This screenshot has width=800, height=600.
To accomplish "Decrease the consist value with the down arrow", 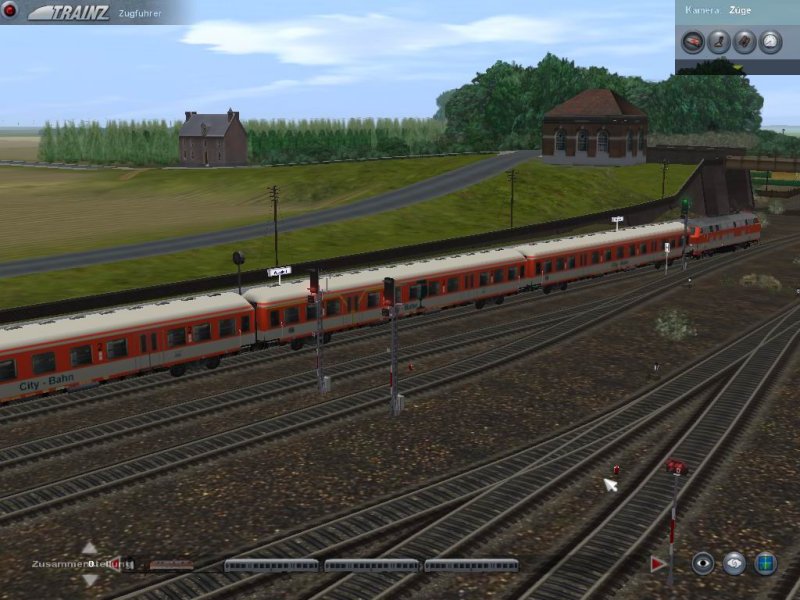I will click(x=89, y=580).
